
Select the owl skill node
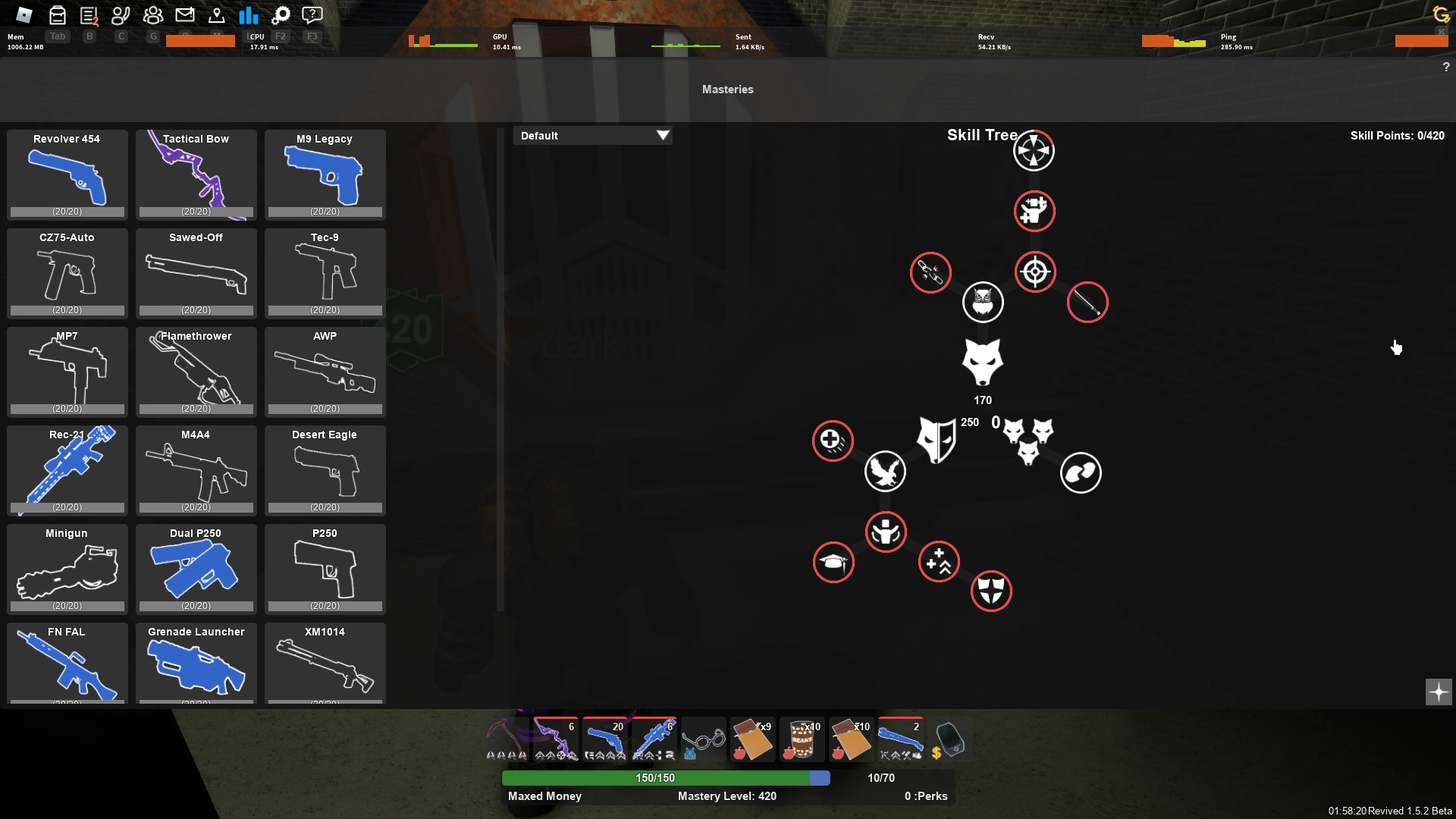(983, 302)
